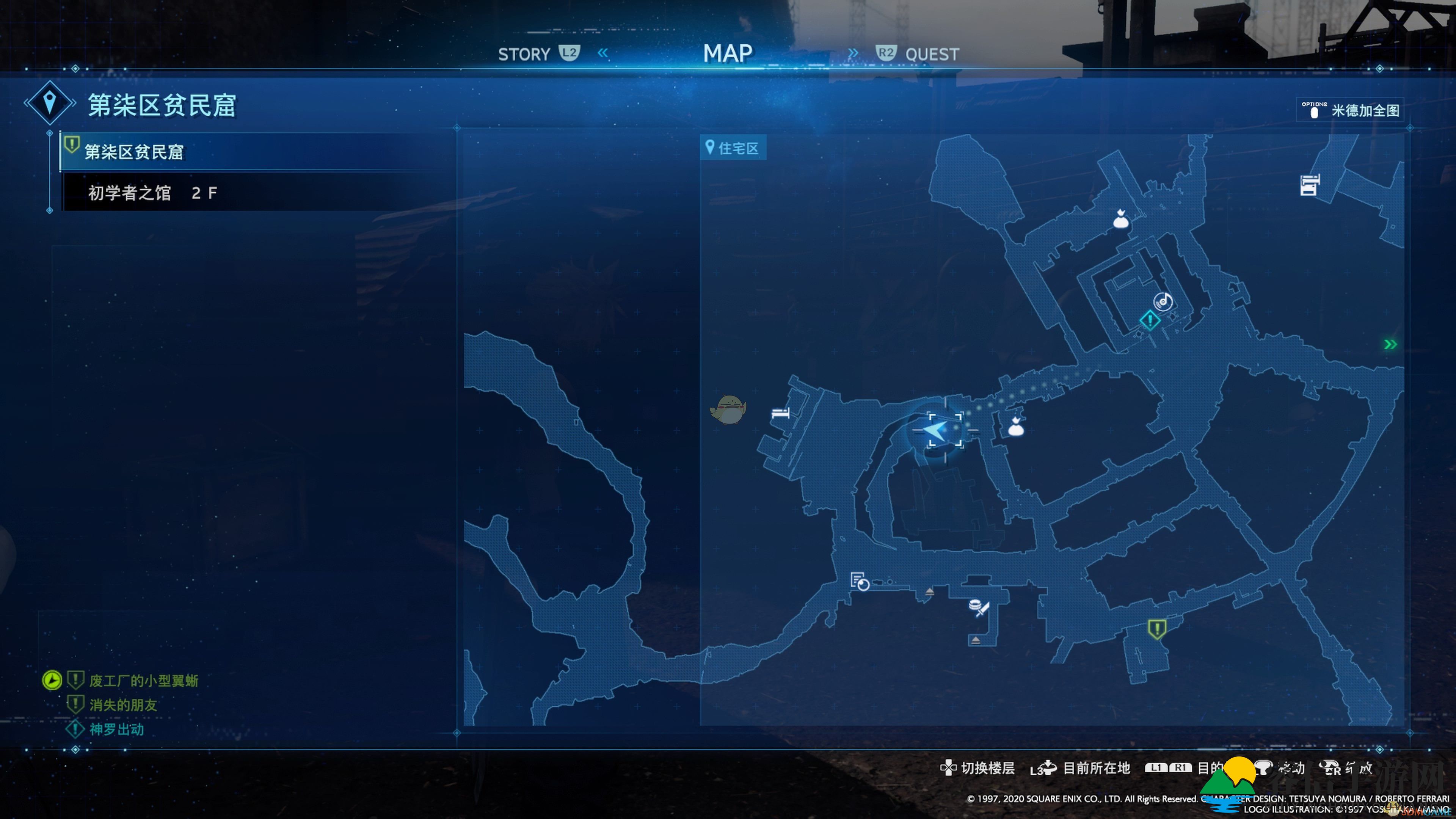Choose the 神罗出动 main objective entry
Viewport: 1456px width, 819px height.
[116, 729]
